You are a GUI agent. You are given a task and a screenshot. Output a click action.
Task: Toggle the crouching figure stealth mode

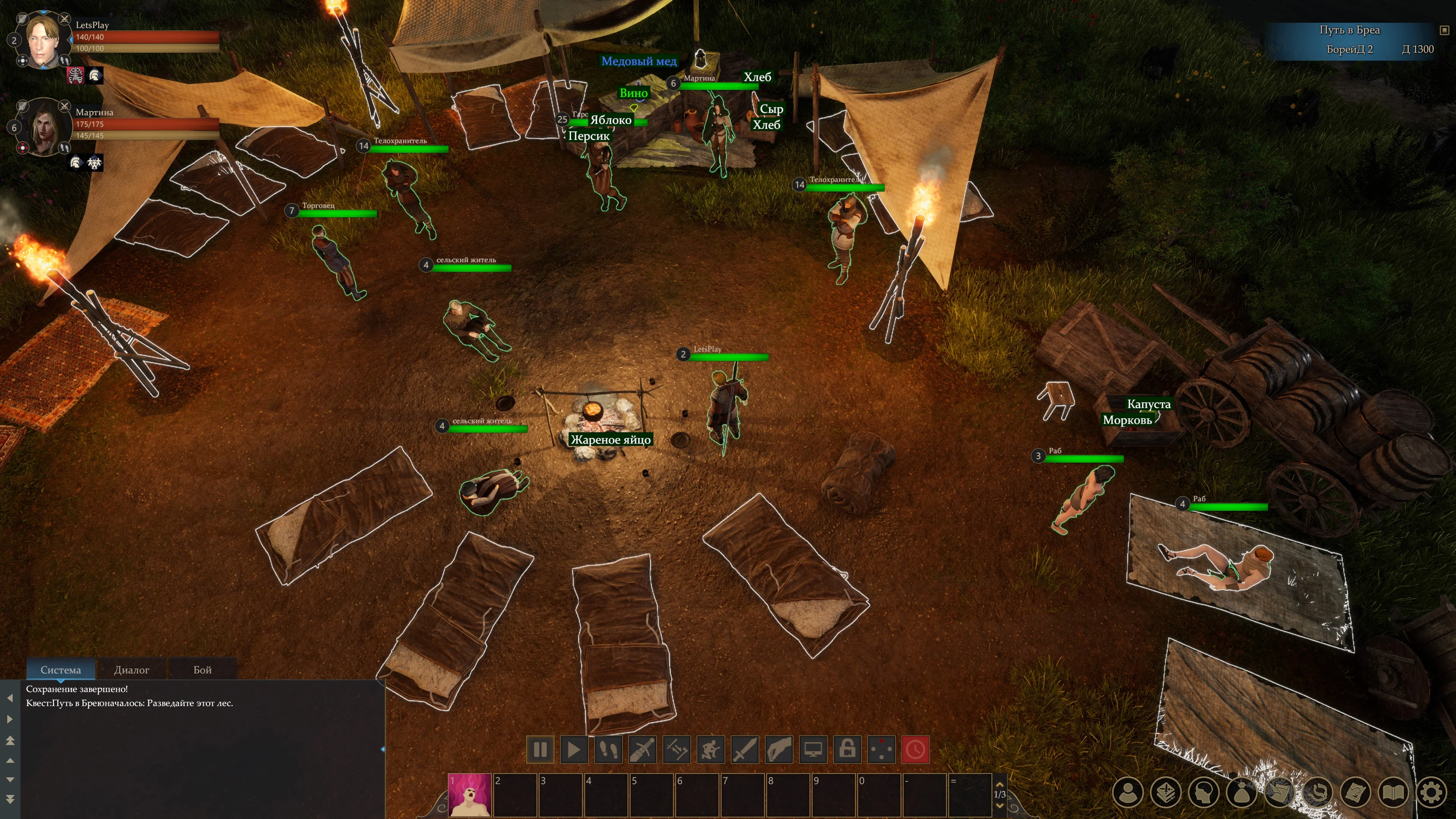[711, 750]
